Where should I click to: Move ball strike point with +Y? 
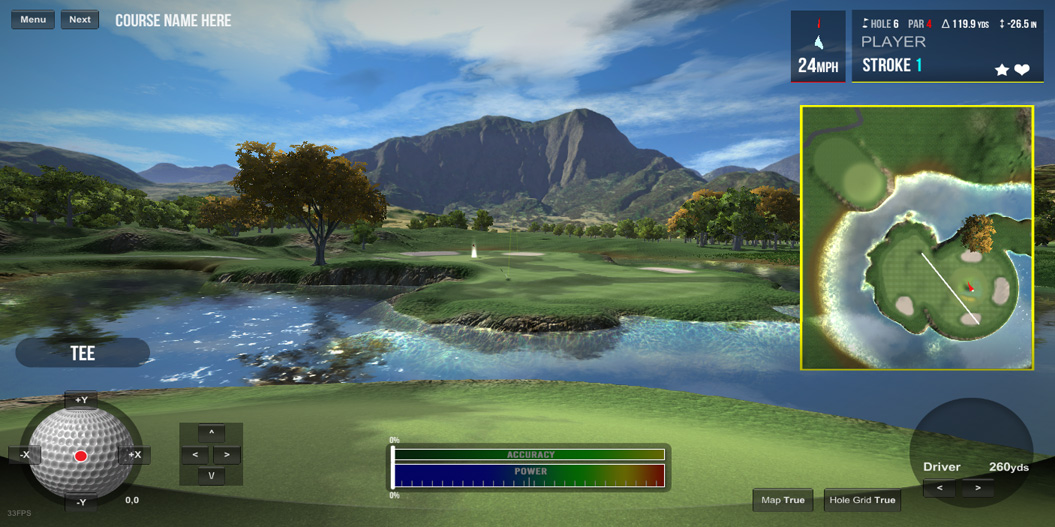click(81, 400)
